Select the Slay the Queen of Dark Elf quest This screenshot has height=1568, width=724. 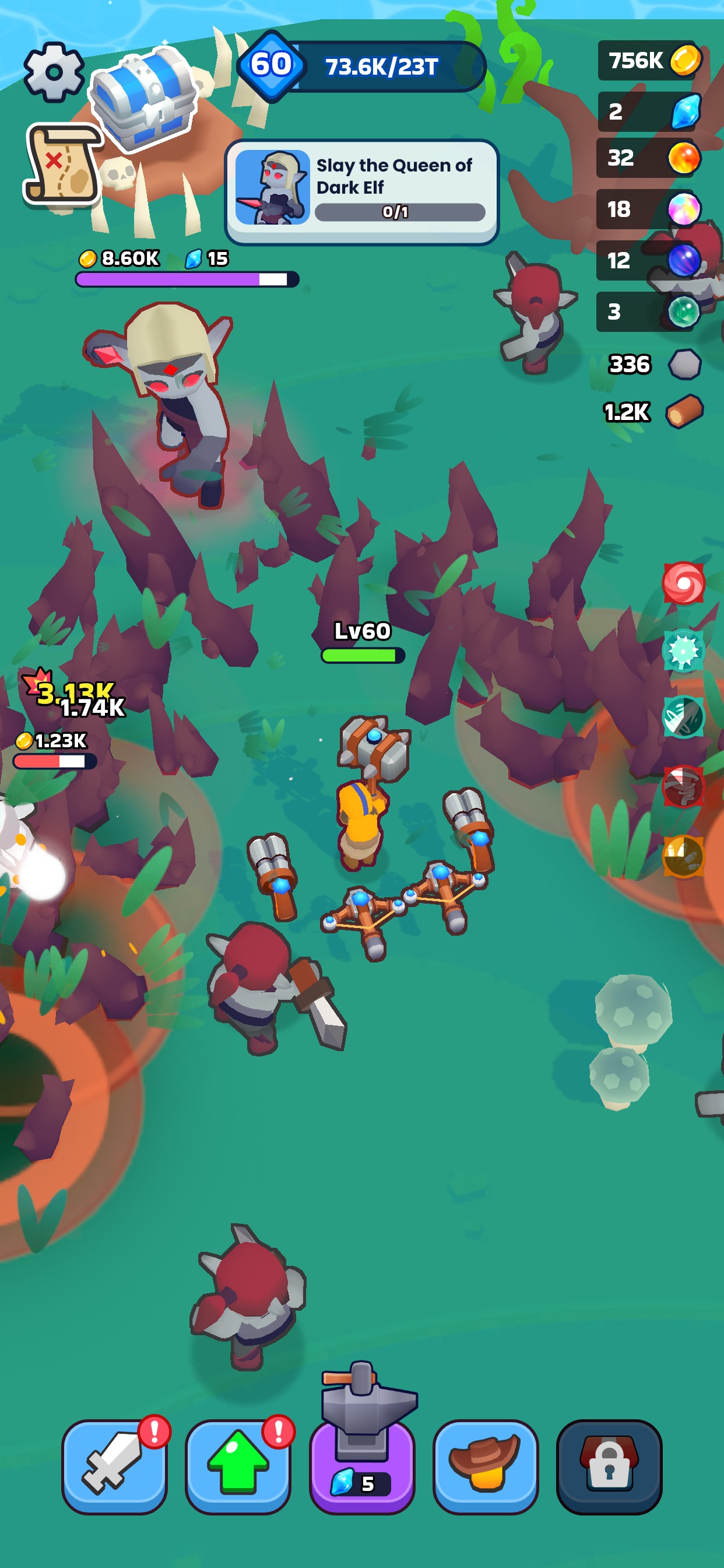tap(361, 191)
